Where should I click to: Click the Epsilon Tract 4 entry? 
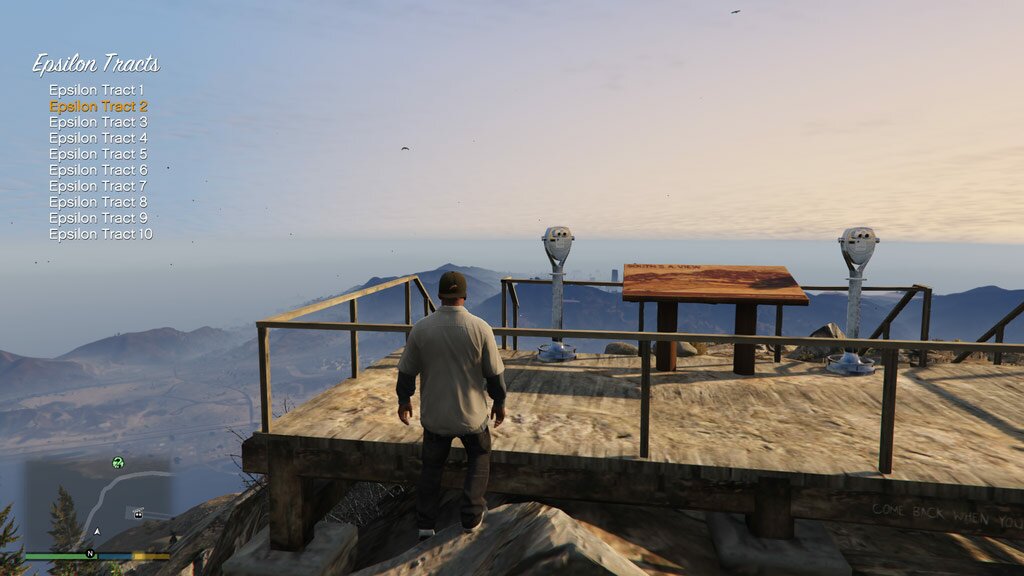point(98,138)
